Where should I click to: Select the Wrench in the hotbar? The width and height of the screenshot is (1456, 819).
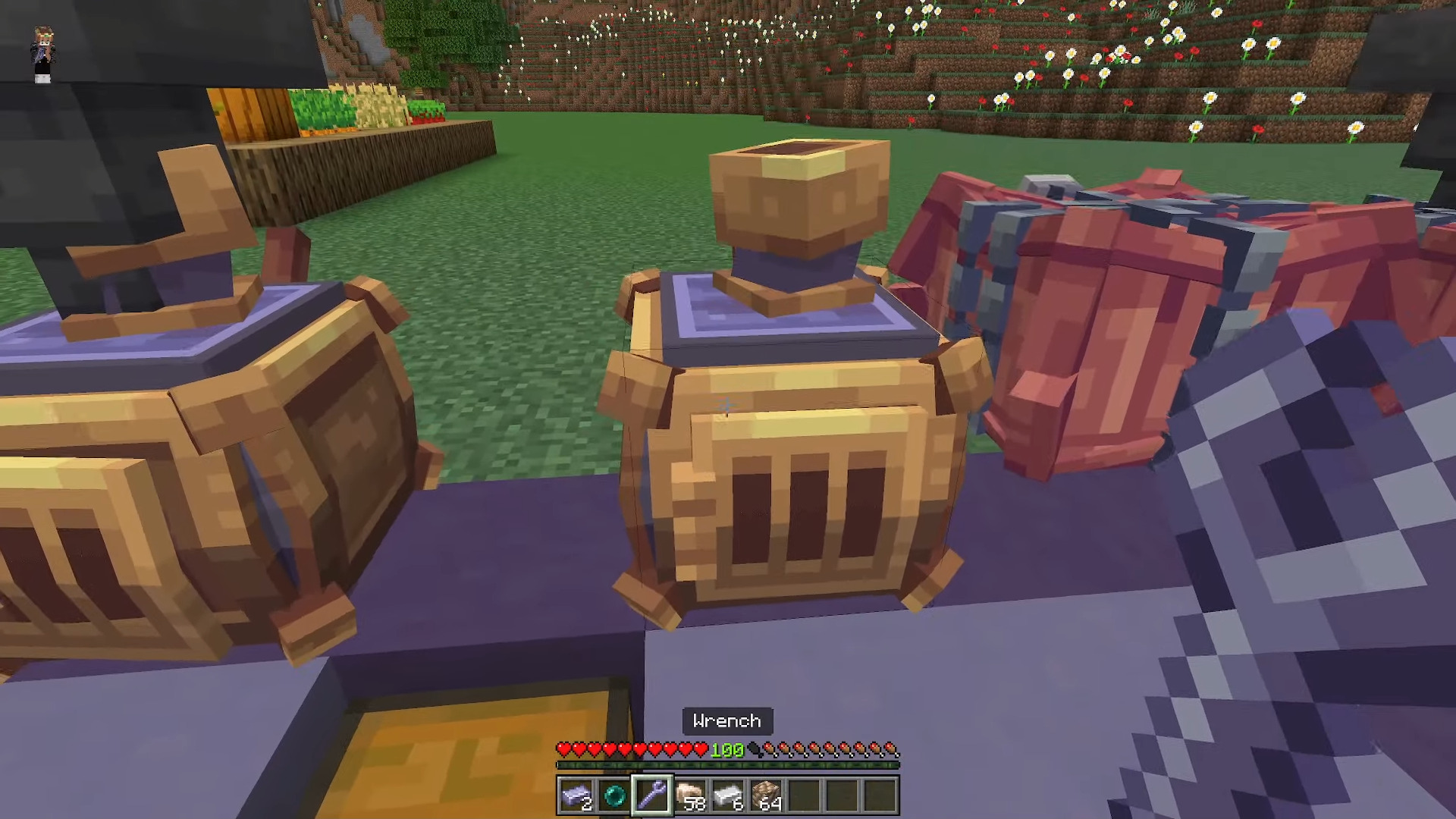click(x=654, y=796)
